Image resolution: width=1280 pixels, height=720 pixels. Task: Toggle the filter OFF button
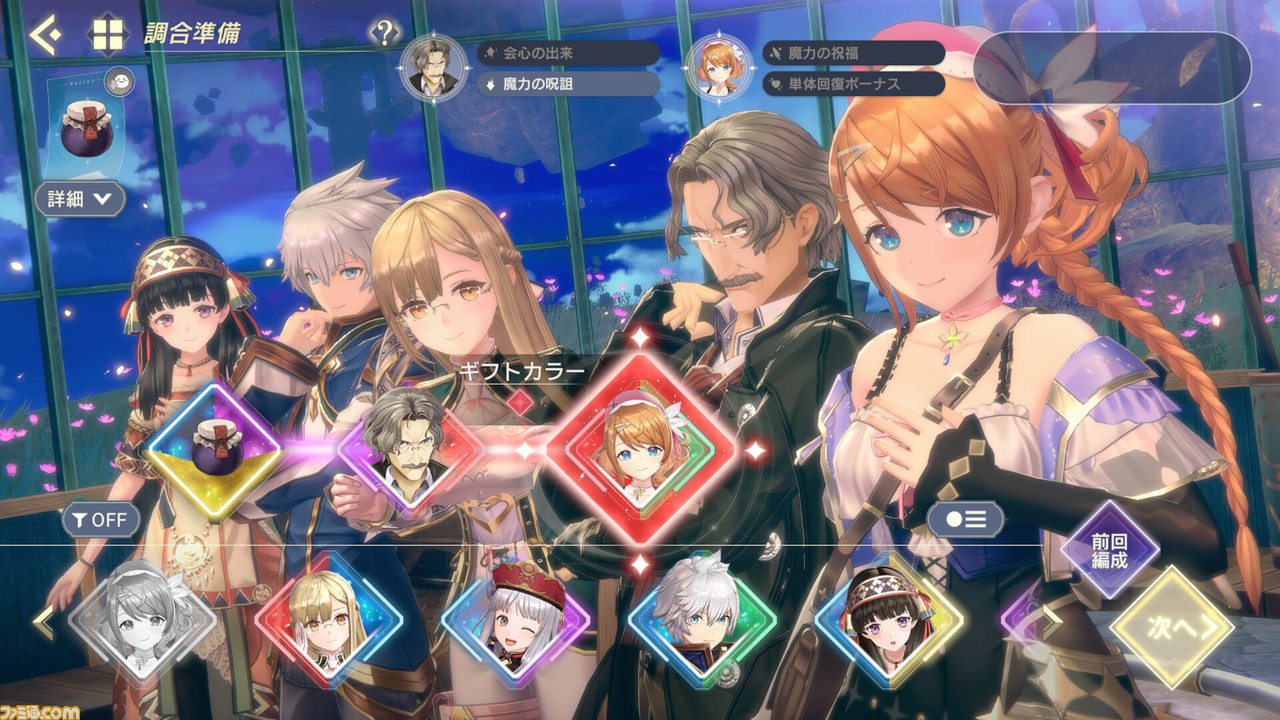[x=100, y=520]
